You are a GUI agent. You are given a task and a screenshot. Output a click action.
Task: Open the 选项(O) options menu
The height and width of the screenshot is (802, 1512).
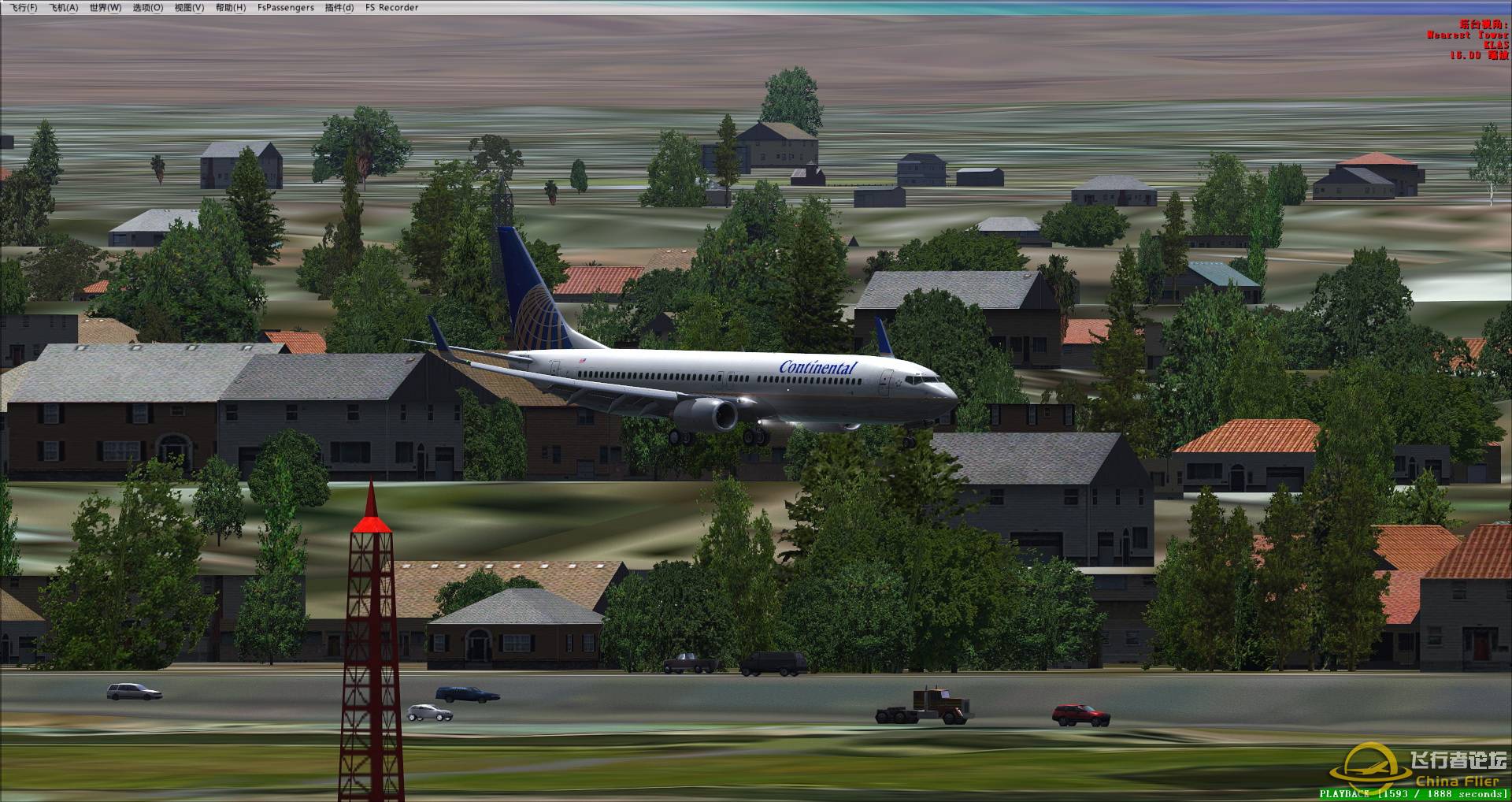click(148, 8)
